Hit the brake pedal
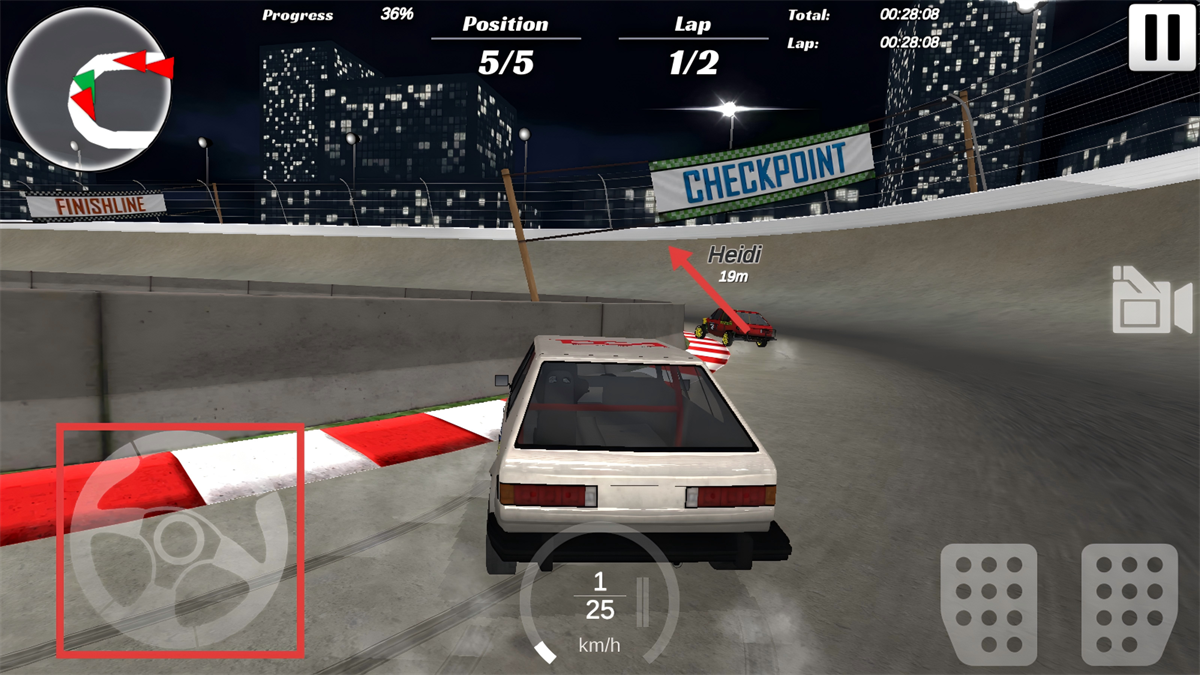The width and height of the screenshot is (1200, 675). tap(988, 604)
